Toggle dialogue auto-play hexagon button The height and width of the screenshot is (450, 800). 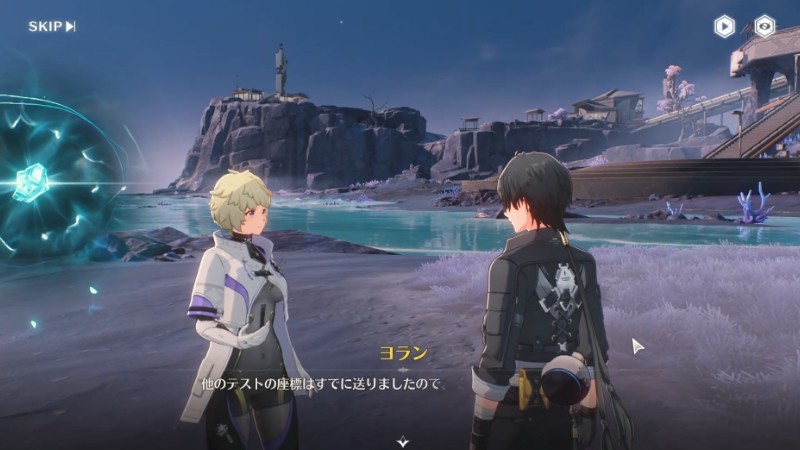725,26
